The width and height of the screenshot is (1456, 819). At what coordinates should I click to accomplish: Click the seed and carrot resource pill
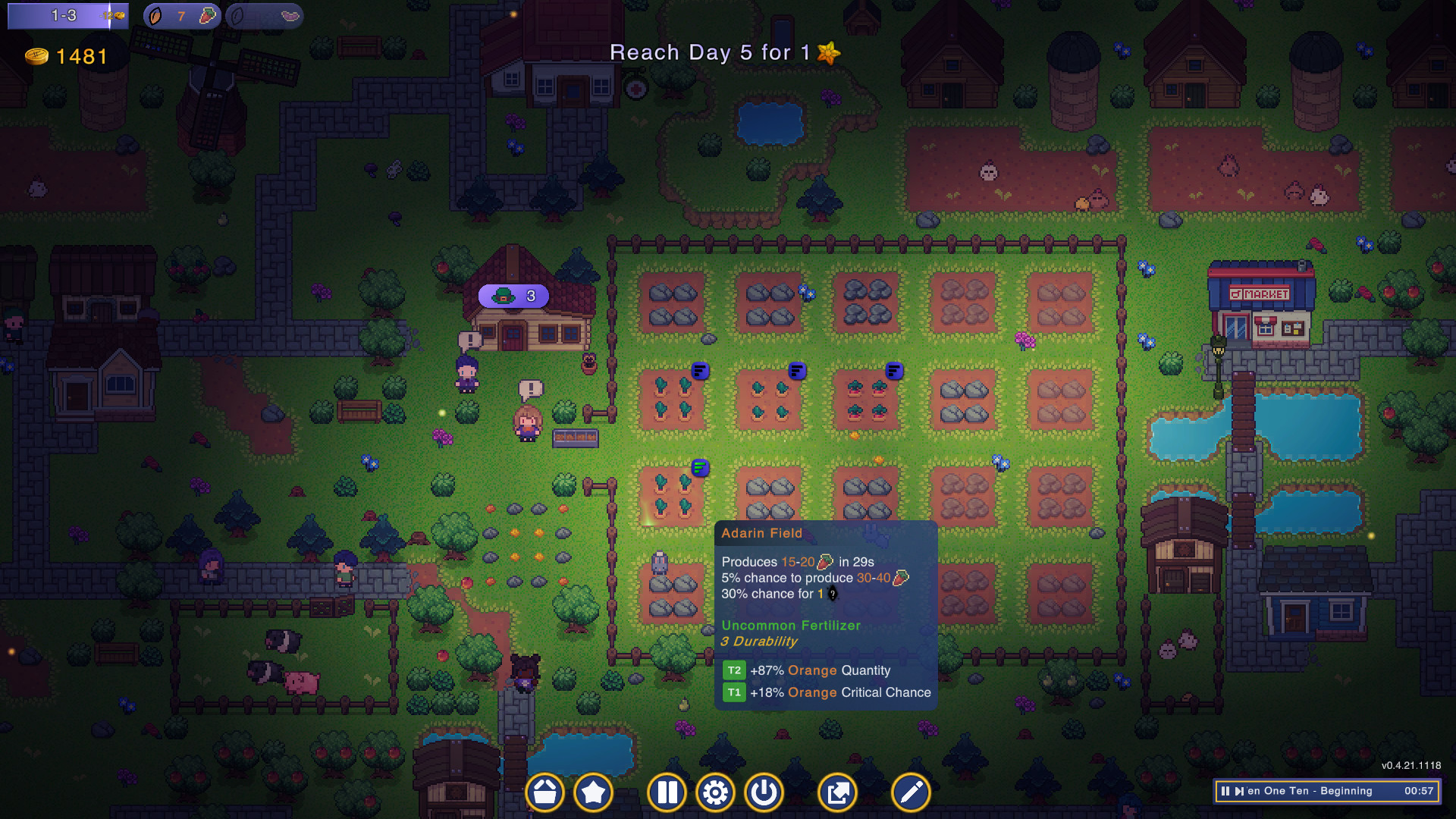coord(180,15)
